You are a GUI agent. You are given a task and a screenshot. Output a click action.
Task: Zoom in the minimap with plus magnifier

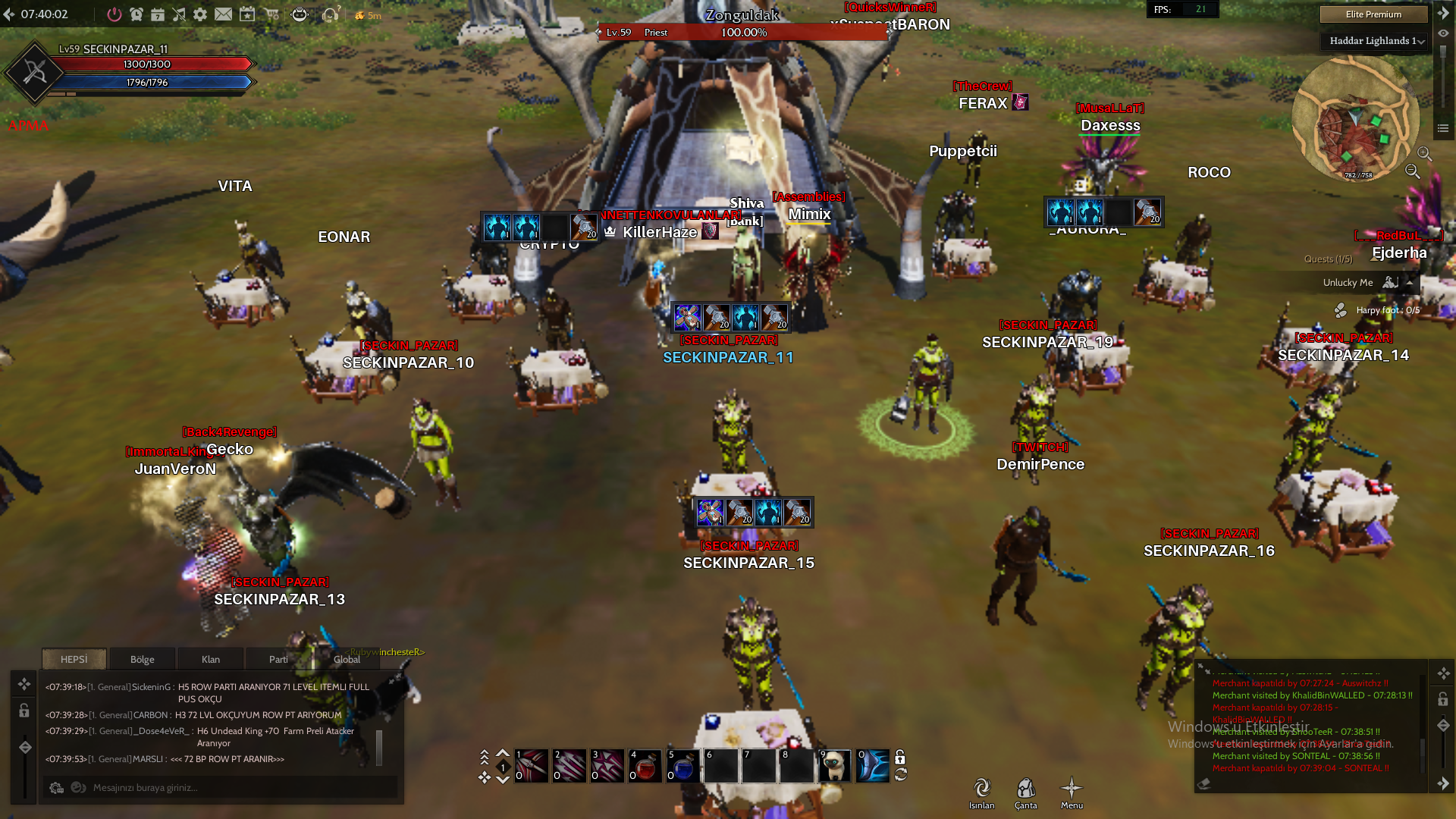(1424, 154)
